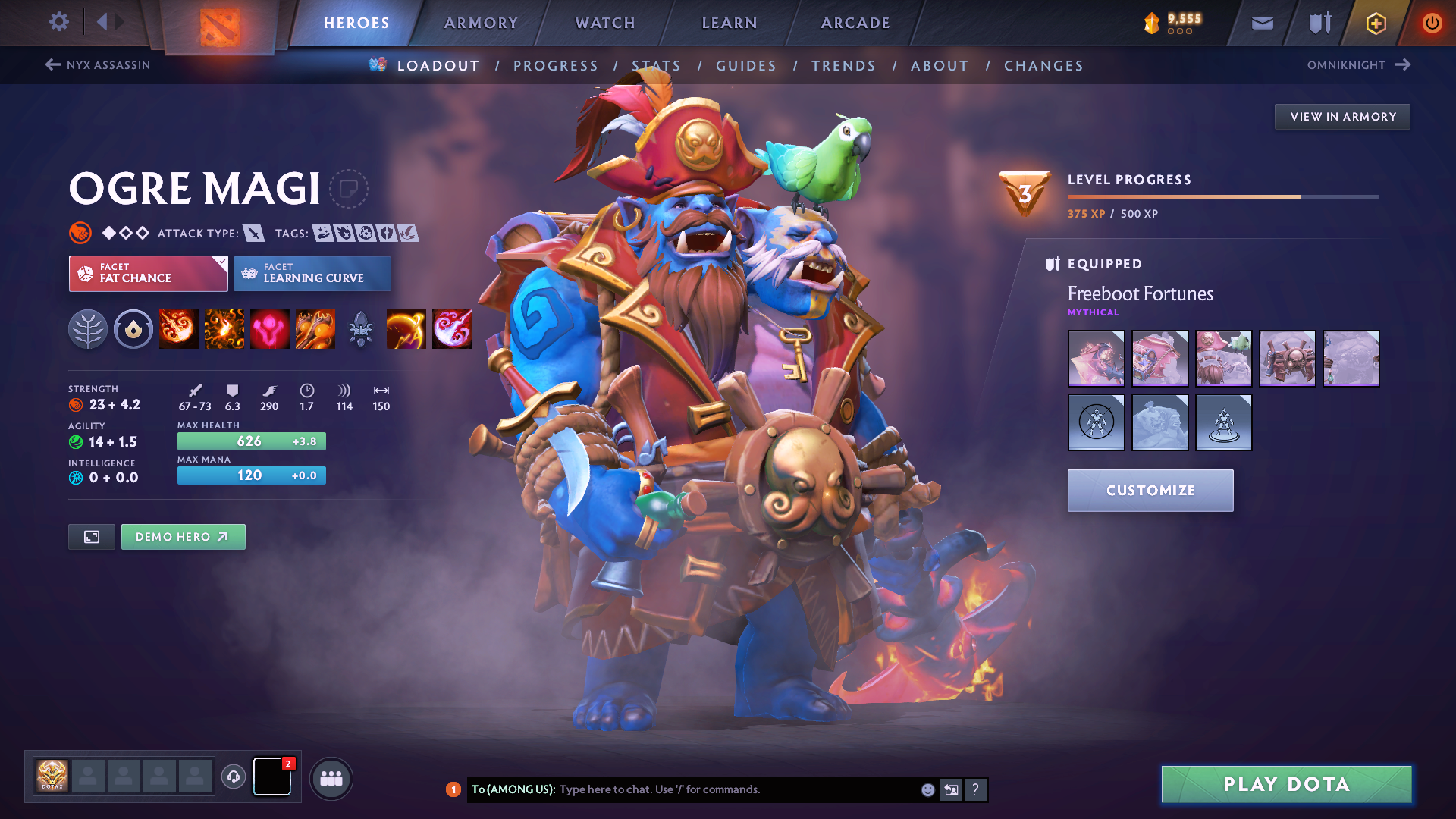
Task: Open the Fireblast ability icon
Action: point(178,328)
